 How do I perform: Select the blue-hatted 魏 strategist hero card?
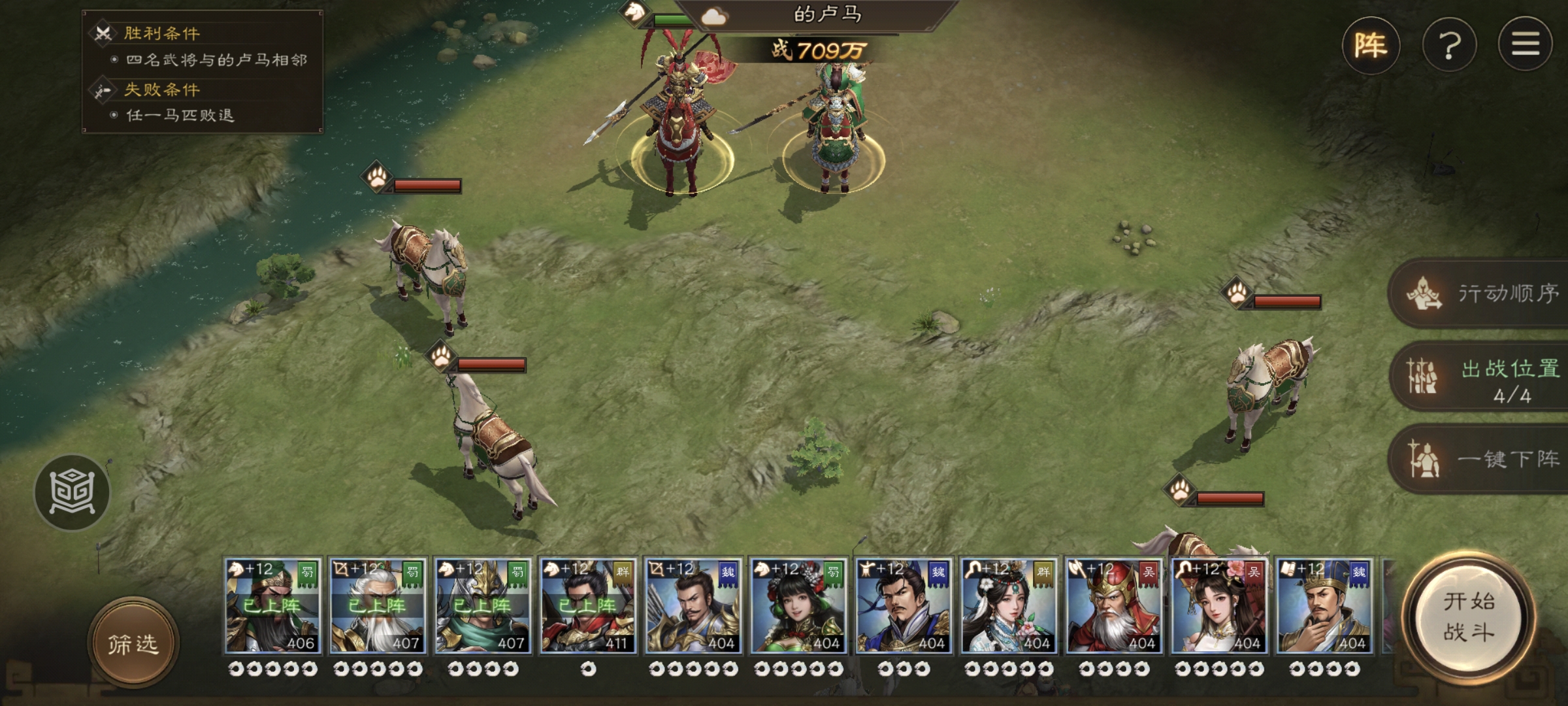pyautogui.click(x=1324, y=606)
